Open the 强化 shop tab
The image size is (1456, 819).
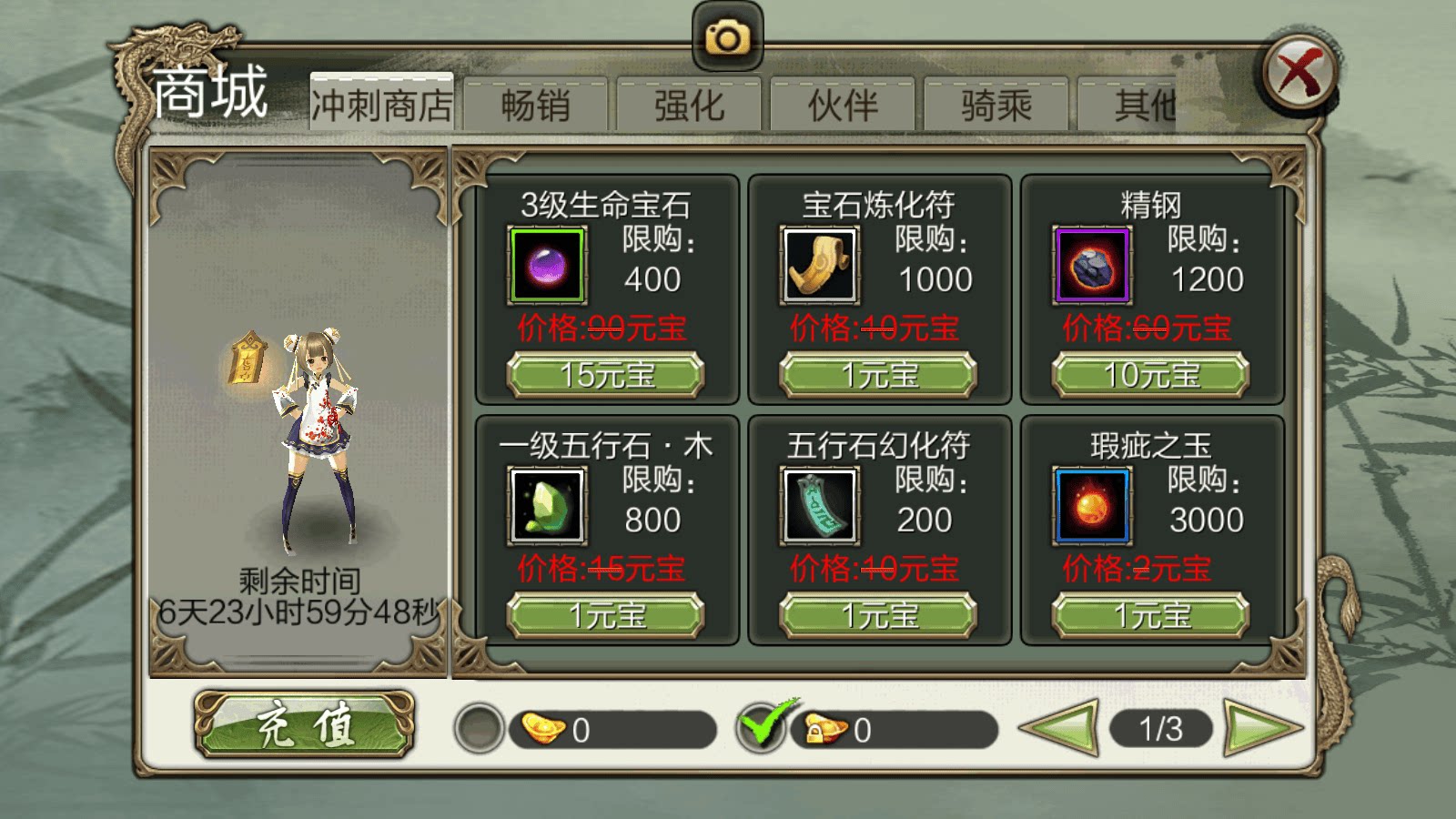688,103
